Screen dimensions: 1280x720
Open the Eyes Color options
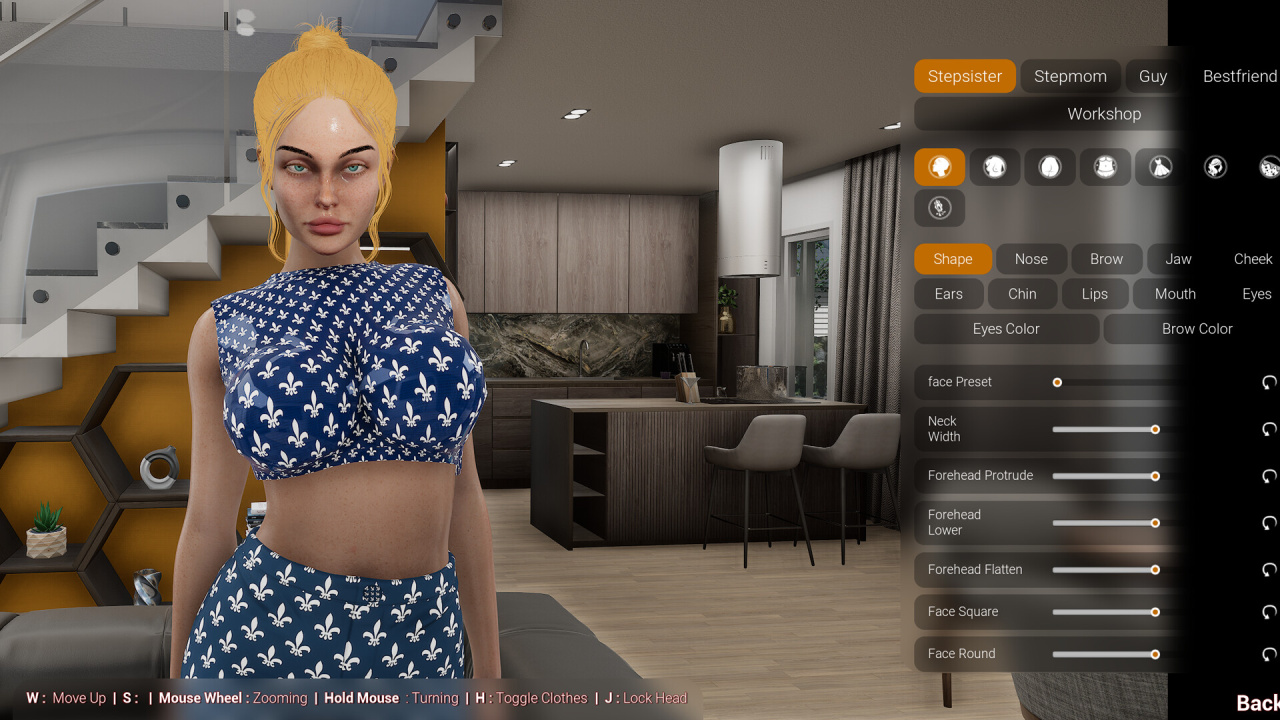1006,329
